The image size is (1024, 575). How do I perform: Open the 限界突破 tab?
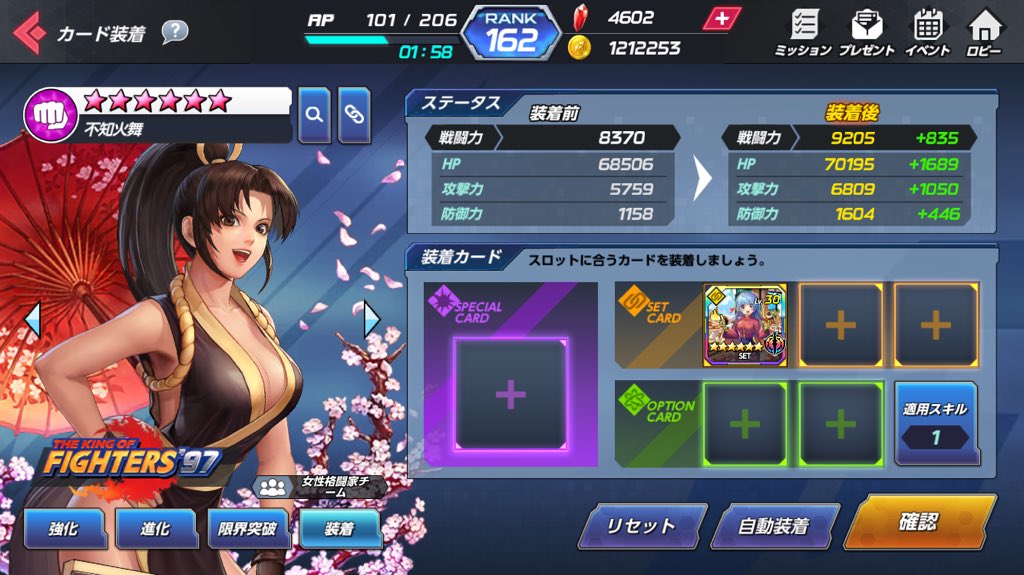(x=247, y=530)
